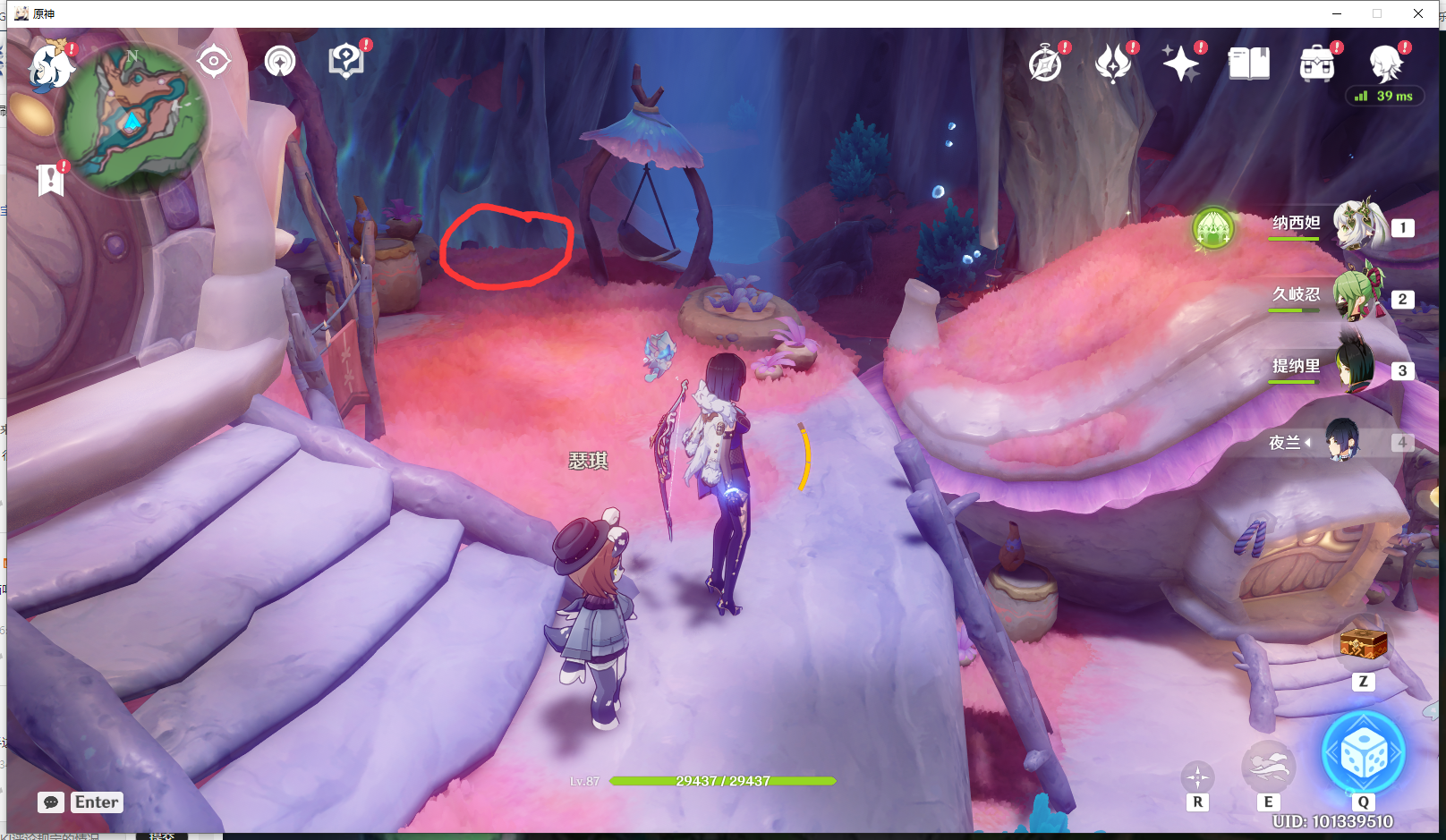Open the Wish sparkle icon
Image resolution: width=1446 pixels, height=840 pixels.
tap(1181, 64)
